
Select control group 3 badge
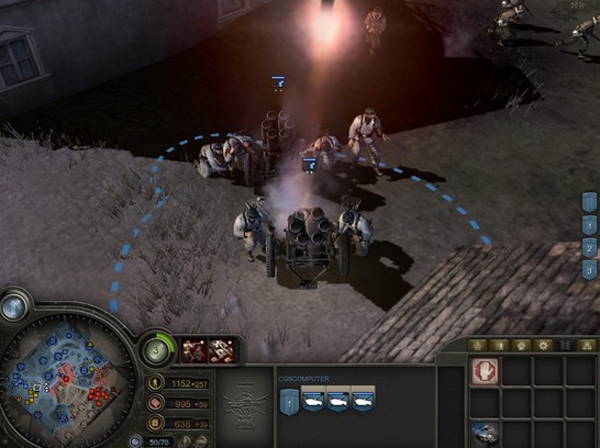590,269
